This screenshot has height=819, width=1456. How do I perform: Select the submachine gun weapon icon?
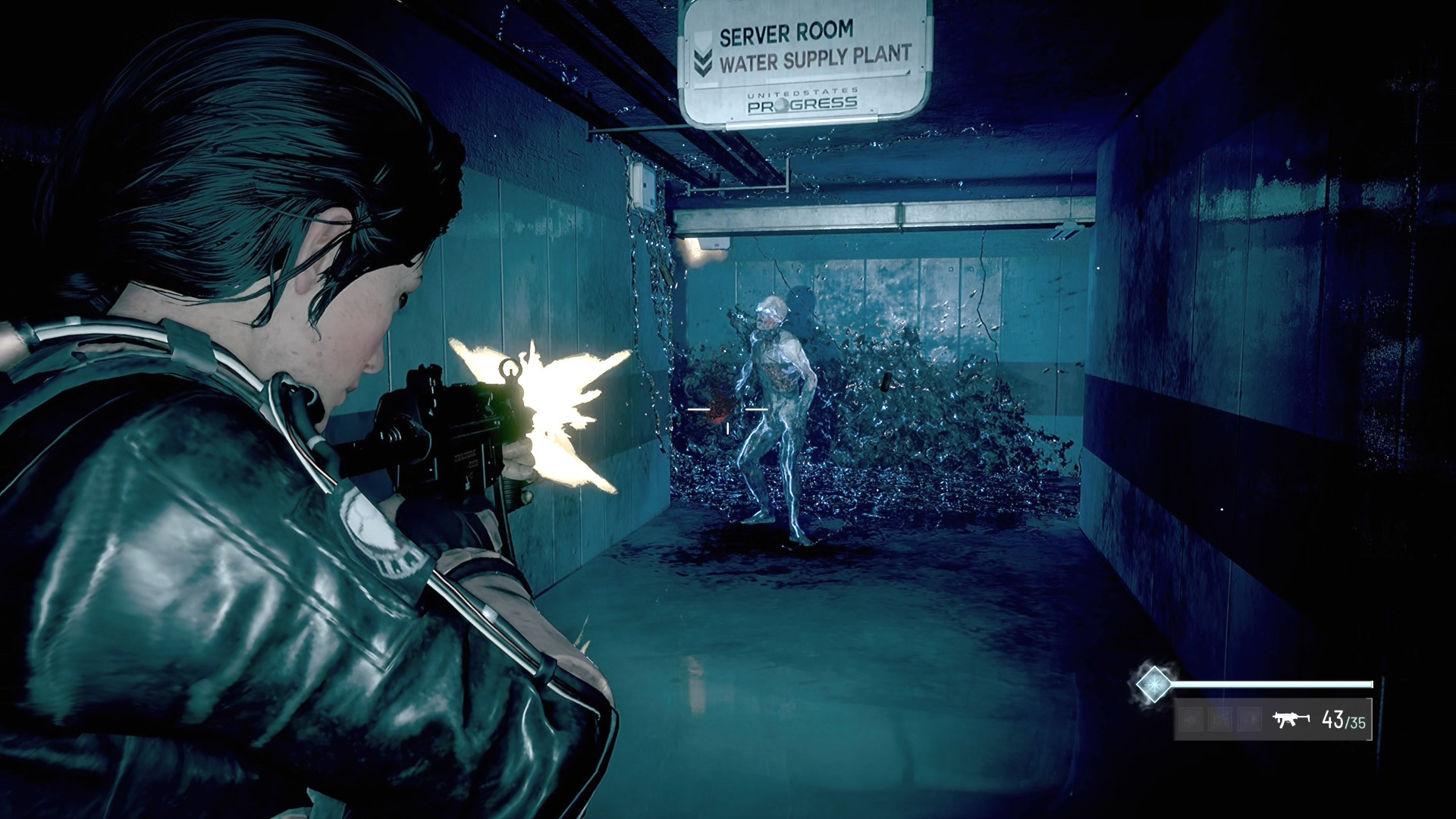(x=1291, y=719)
